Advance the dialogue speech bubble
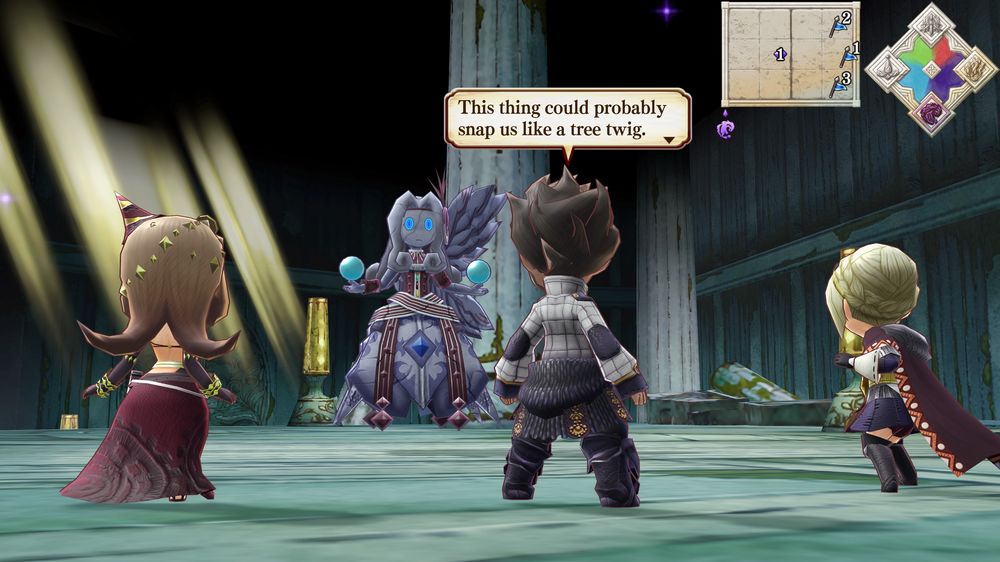Screen dimensions: 1000x562 567,118
